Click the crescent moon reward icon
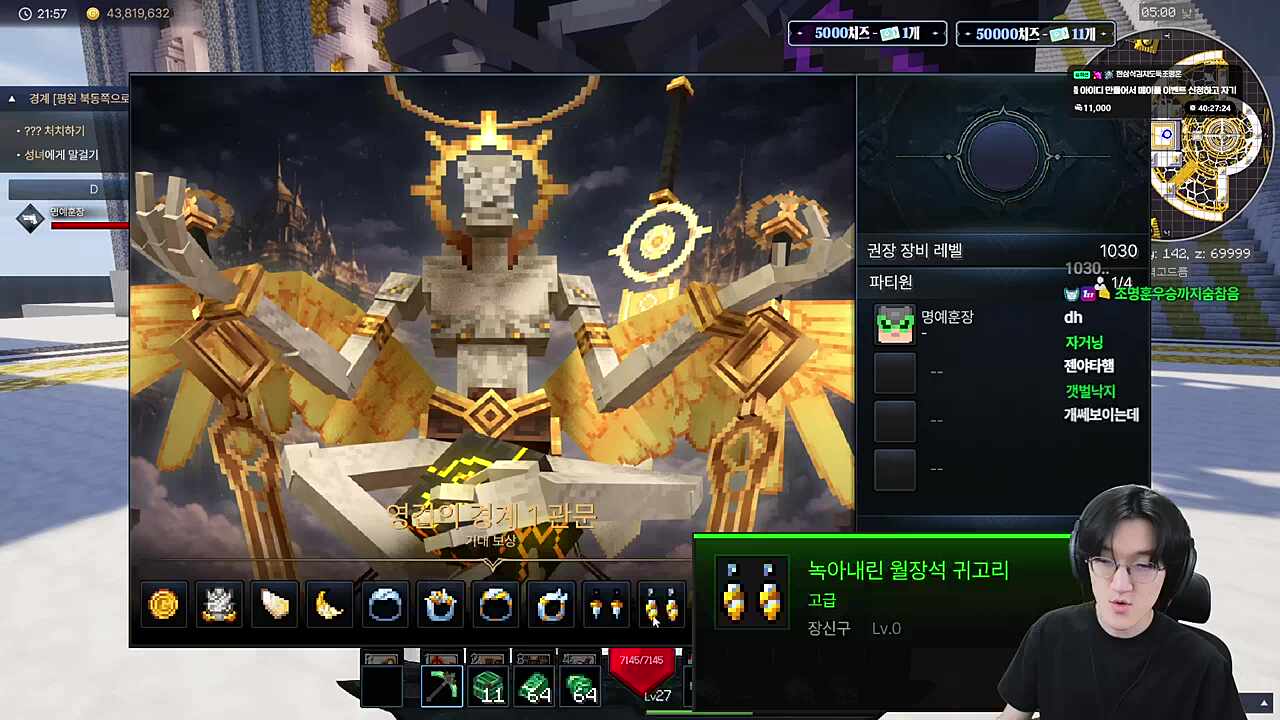 tap(328, 604)
